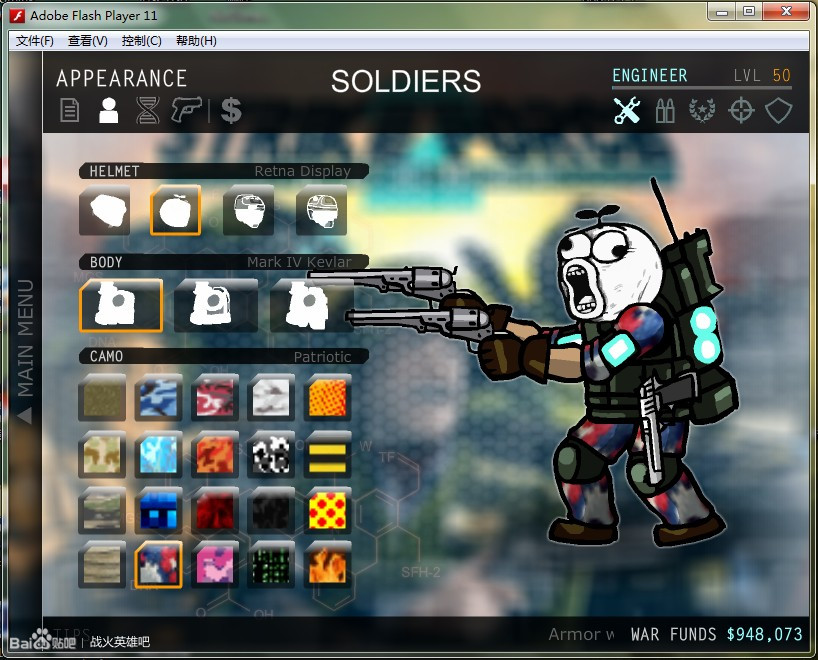Select the green matrix code camo
Image resolution: width=818 pixels, height=660 pixels.
[271, 565]
